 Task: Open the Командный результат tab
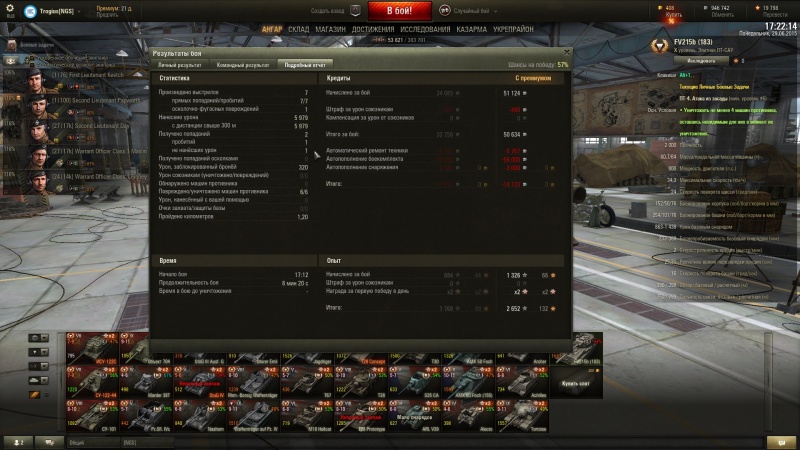click(243, 64)
